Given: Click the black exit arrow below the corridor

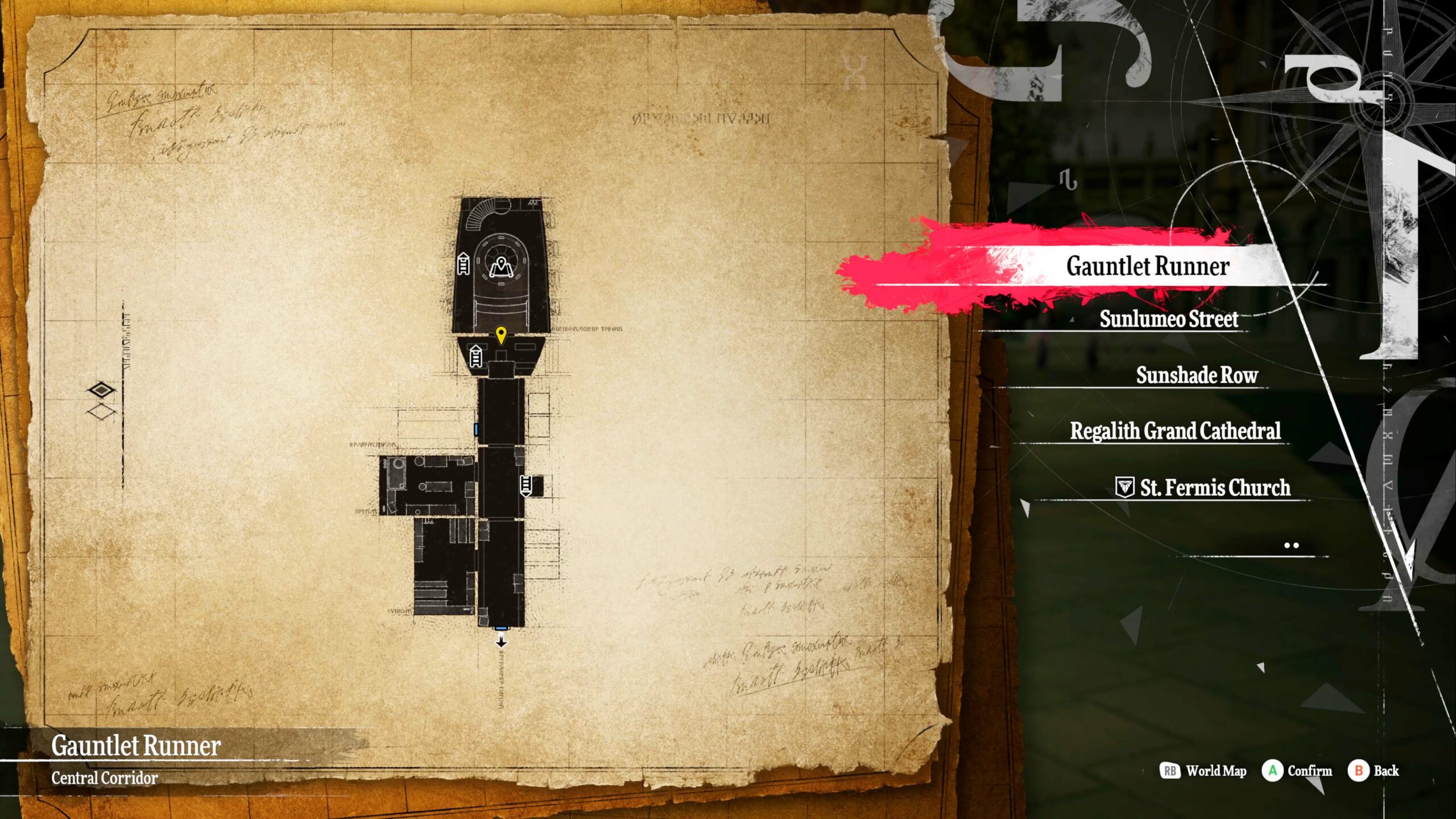Looking at the screenshot, I should [501, 642].
